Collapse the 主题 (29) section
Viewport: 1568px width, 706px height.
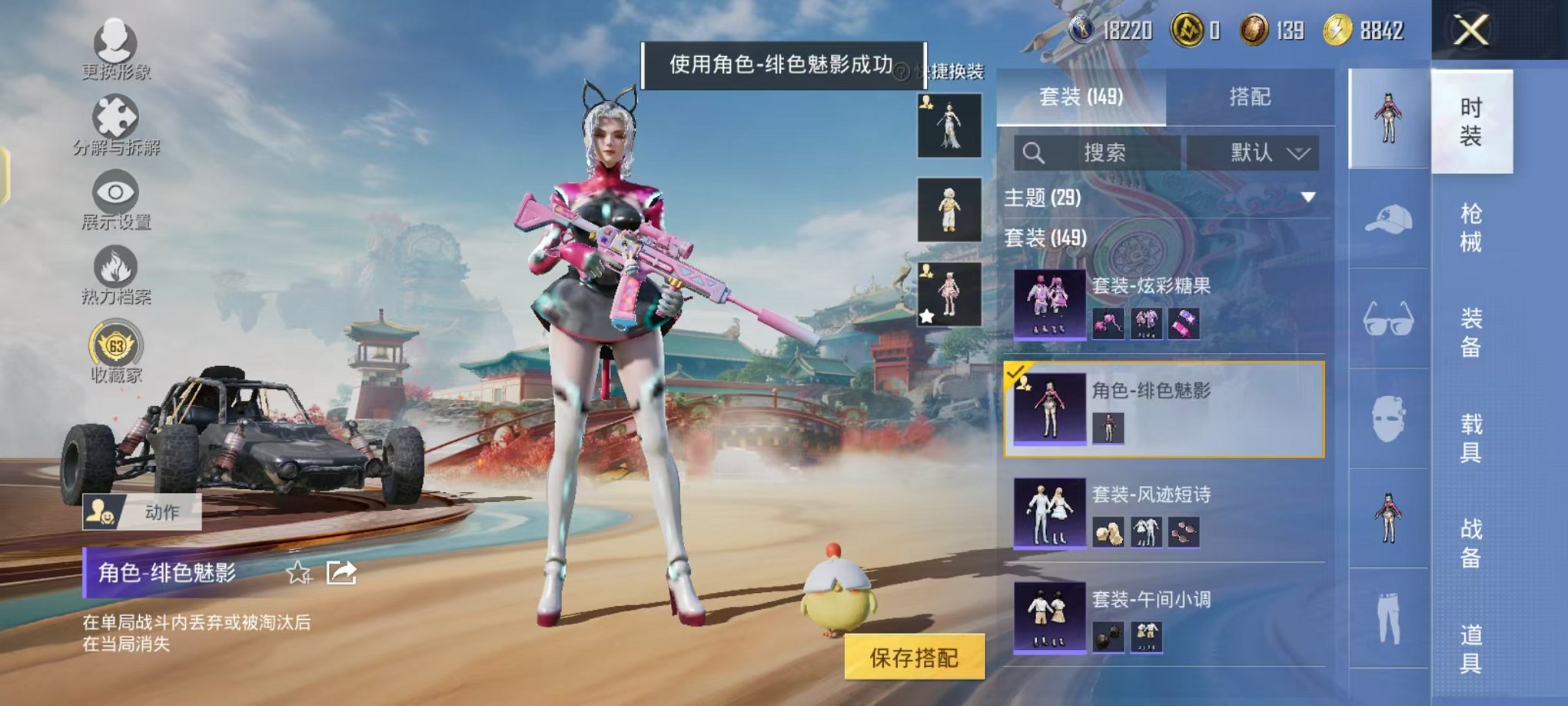pos(1308,198)
